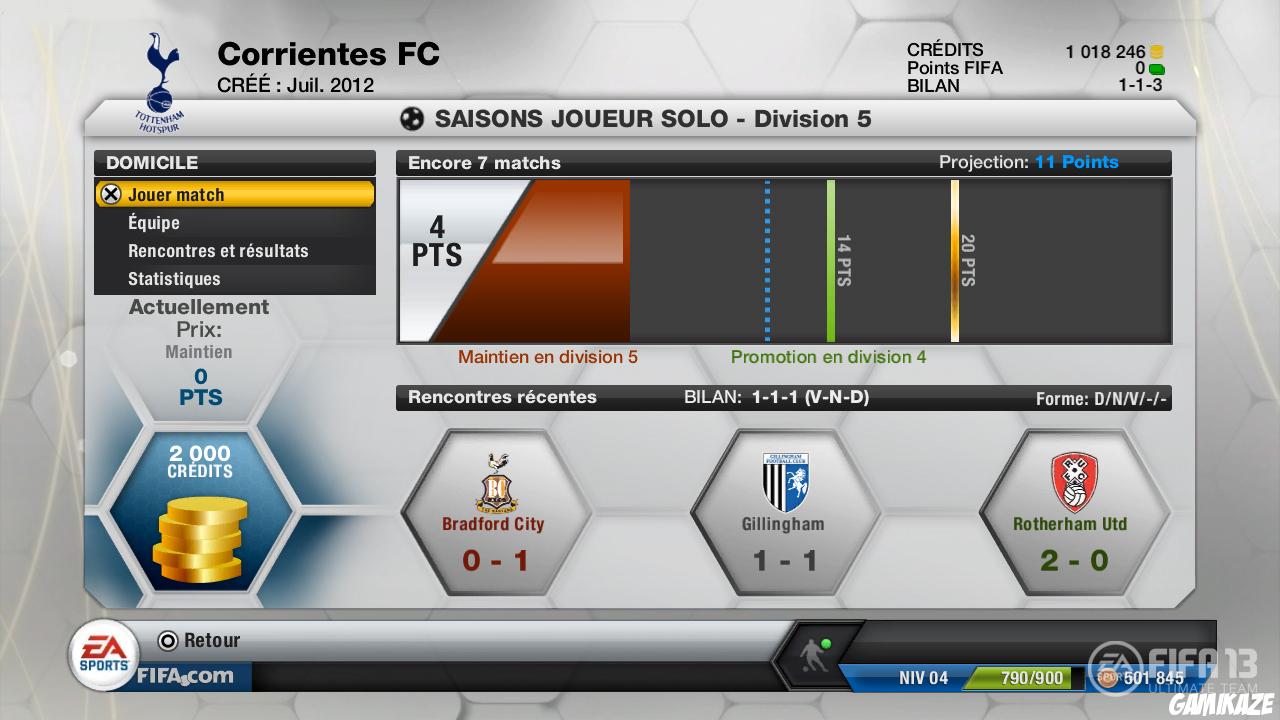Click the football icon beside Saisons Joueur Solo
Screen dimensions: 1280x720
(413, 118)
